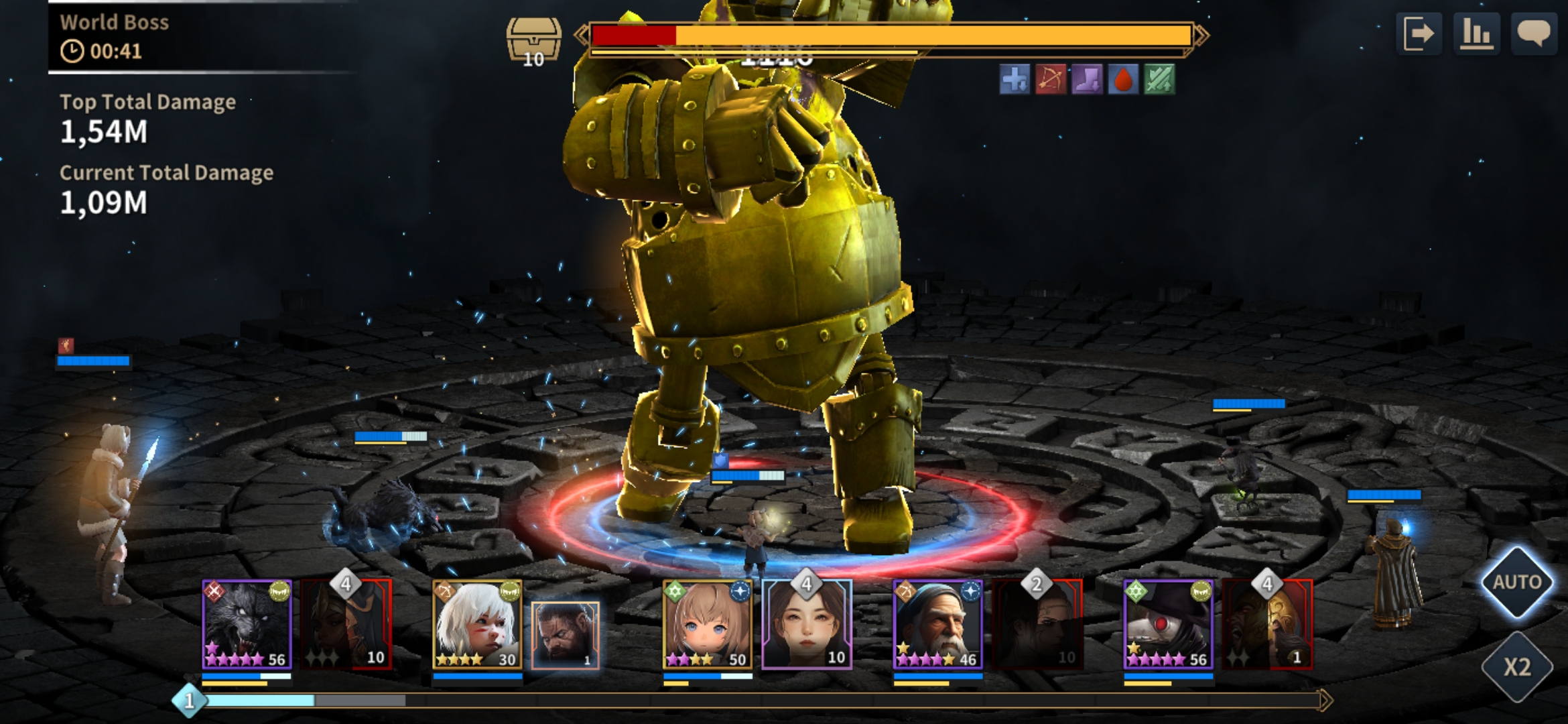
Task: Select the white-haired archer hero portrait
Action: (477, 625)
